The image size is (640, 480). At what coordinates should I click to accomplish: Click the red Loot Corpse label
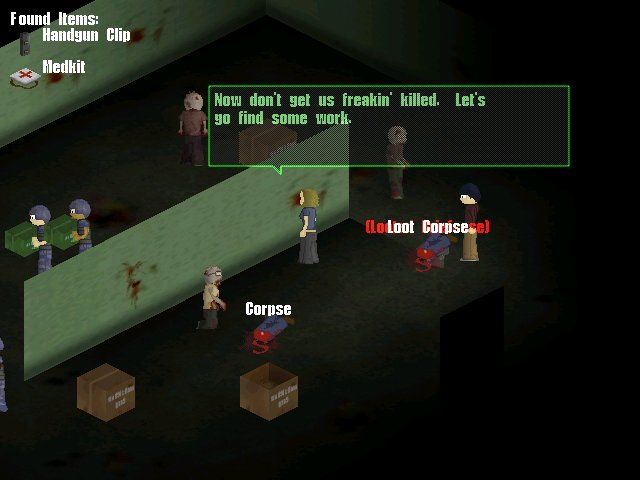428,227
